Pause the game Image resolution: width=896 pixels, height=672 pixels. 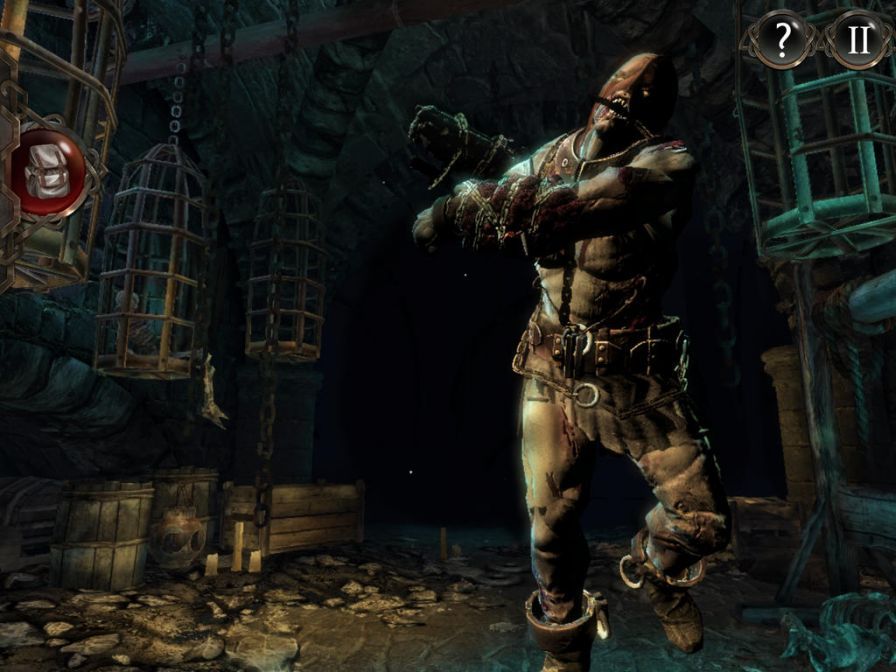click(x=858, y=39)
